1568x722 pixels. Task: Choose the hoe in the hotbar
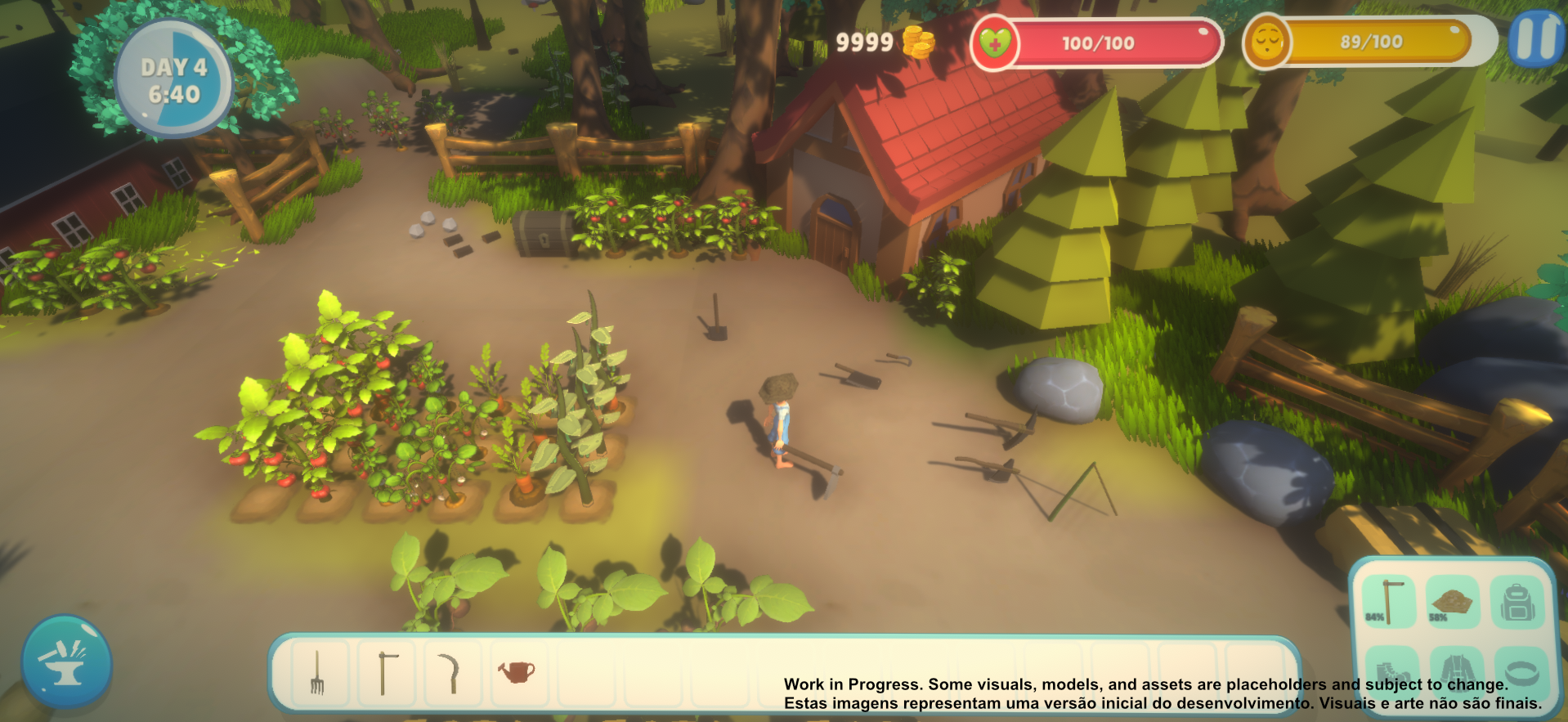click(x=385, y=673)
